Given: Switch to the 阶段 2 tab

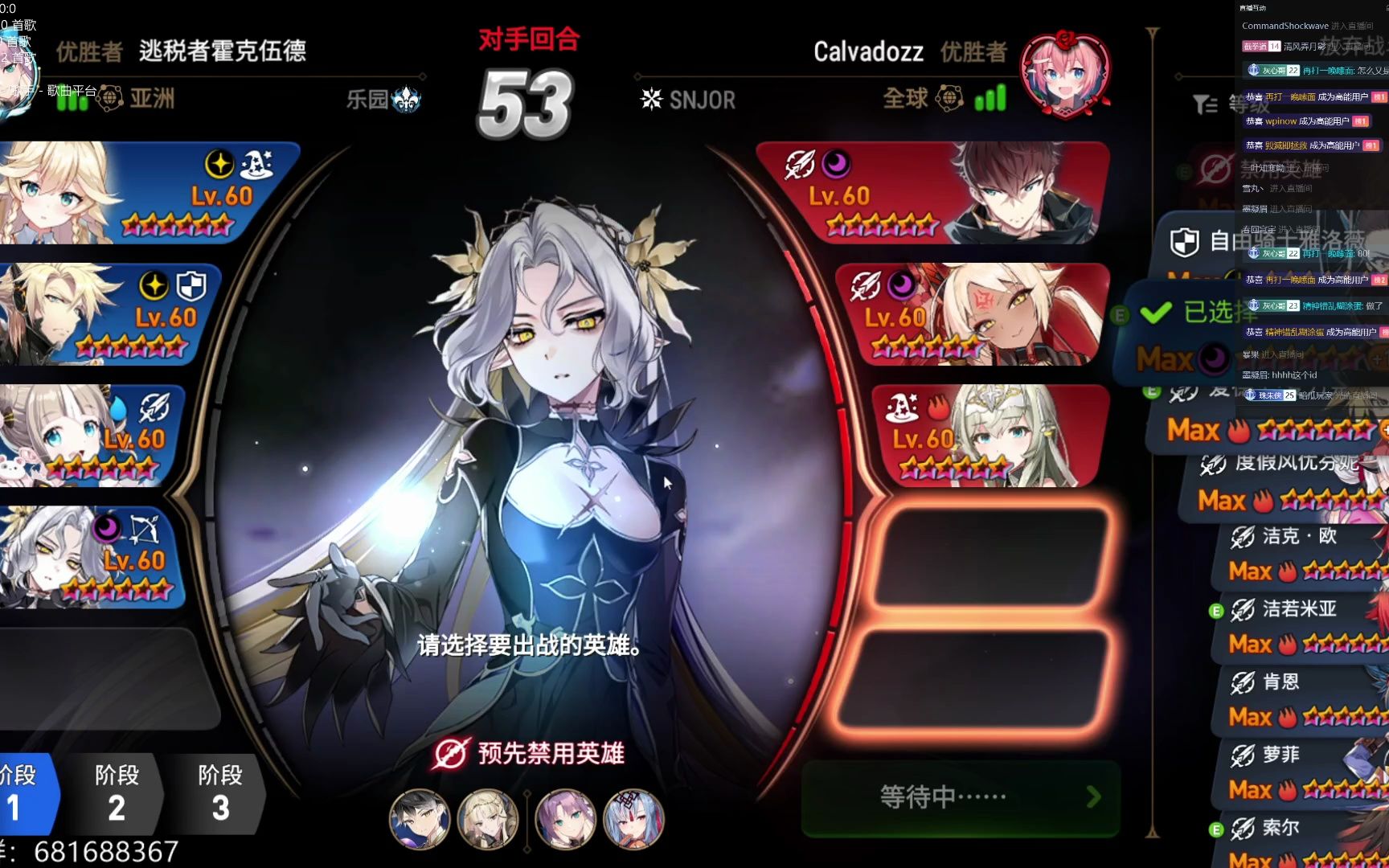Looking at the screenshot, I should (117, 794).
